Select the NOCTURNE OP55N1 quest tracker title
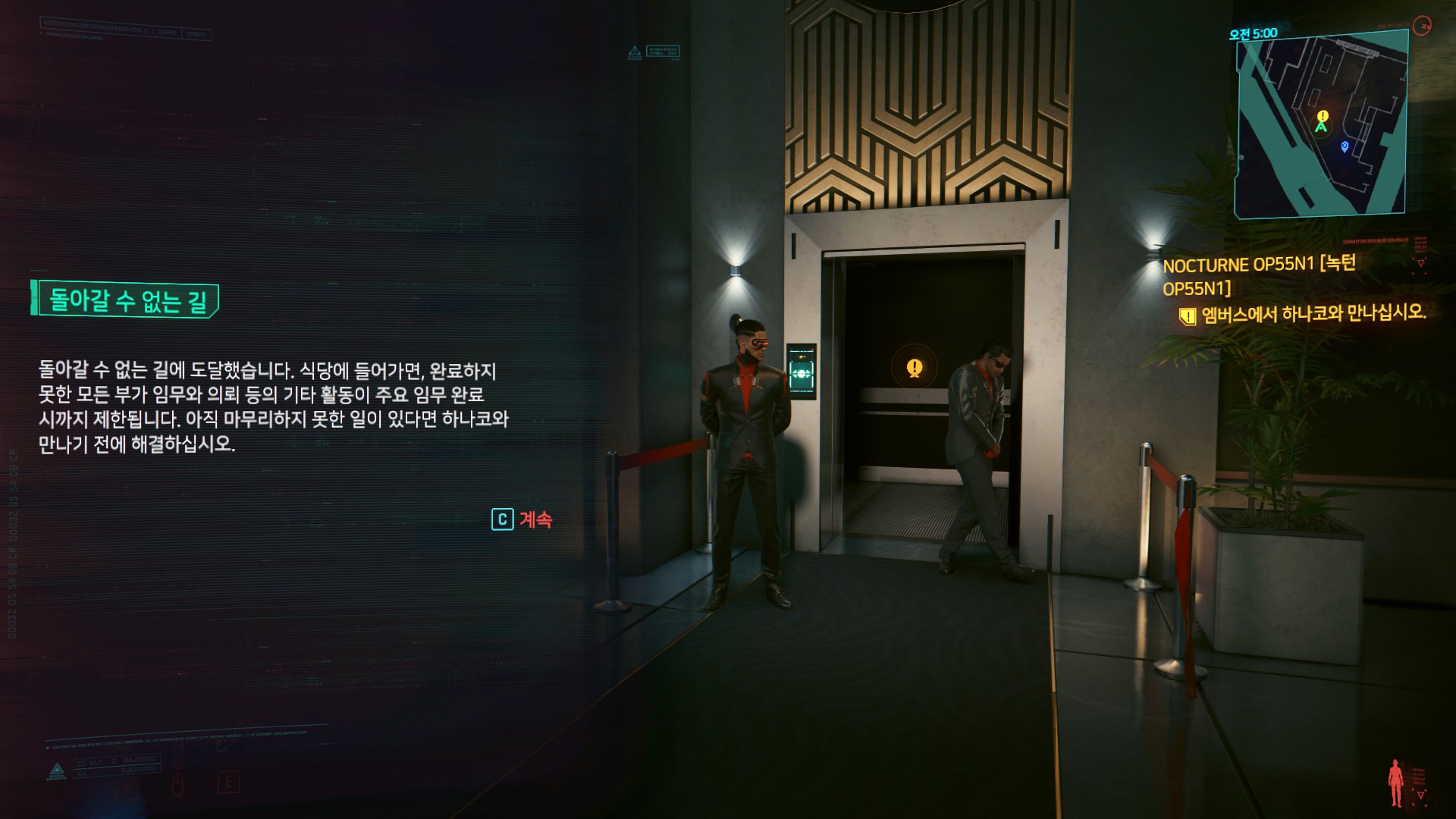 coord(1259,275)
